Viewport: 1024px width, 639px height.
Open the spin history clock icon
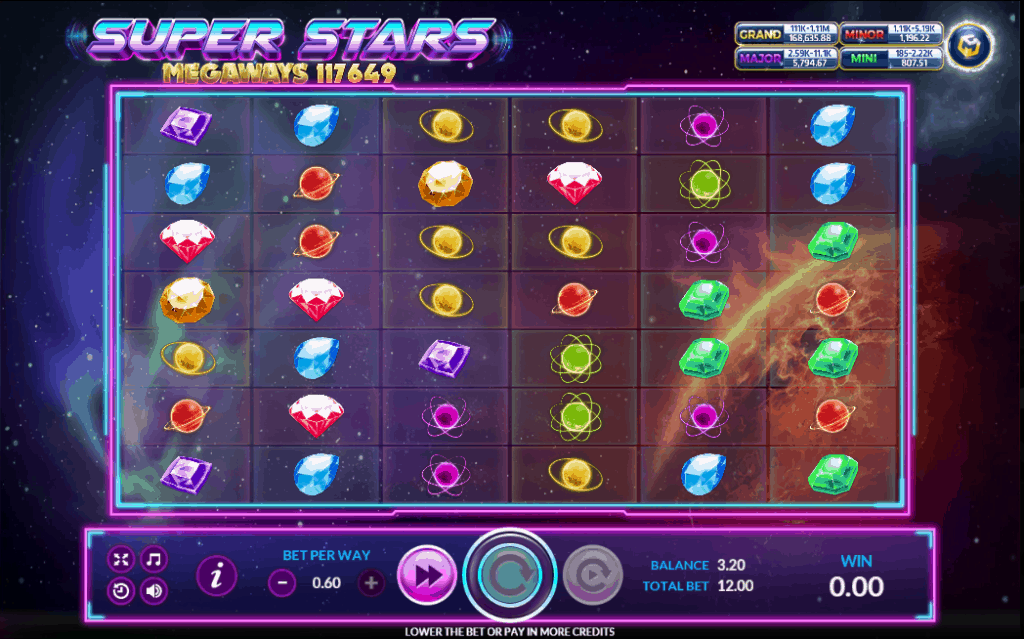click(x=121, y=591)
